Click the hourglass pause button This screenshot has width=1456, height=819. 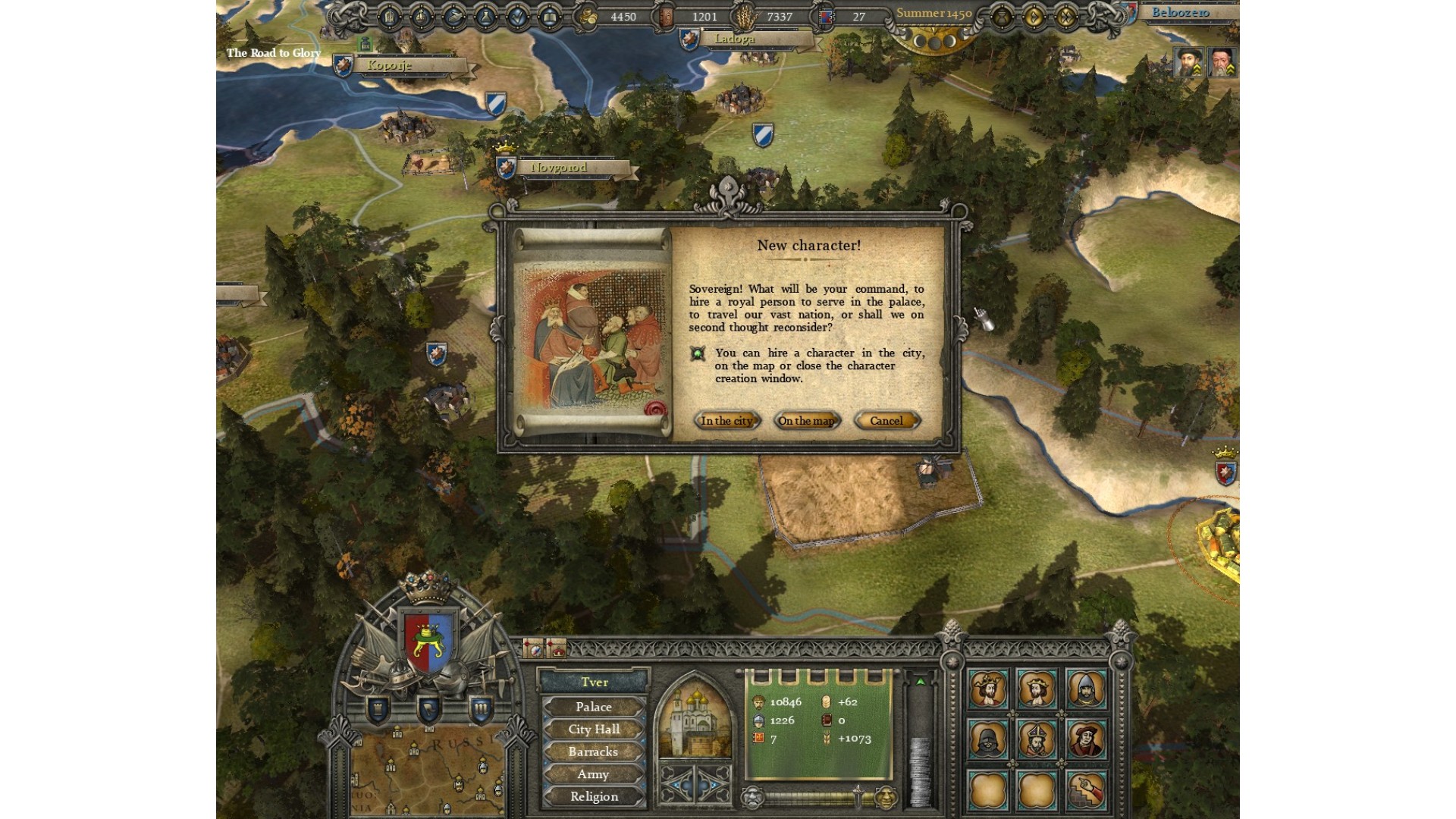(1001, 16)
